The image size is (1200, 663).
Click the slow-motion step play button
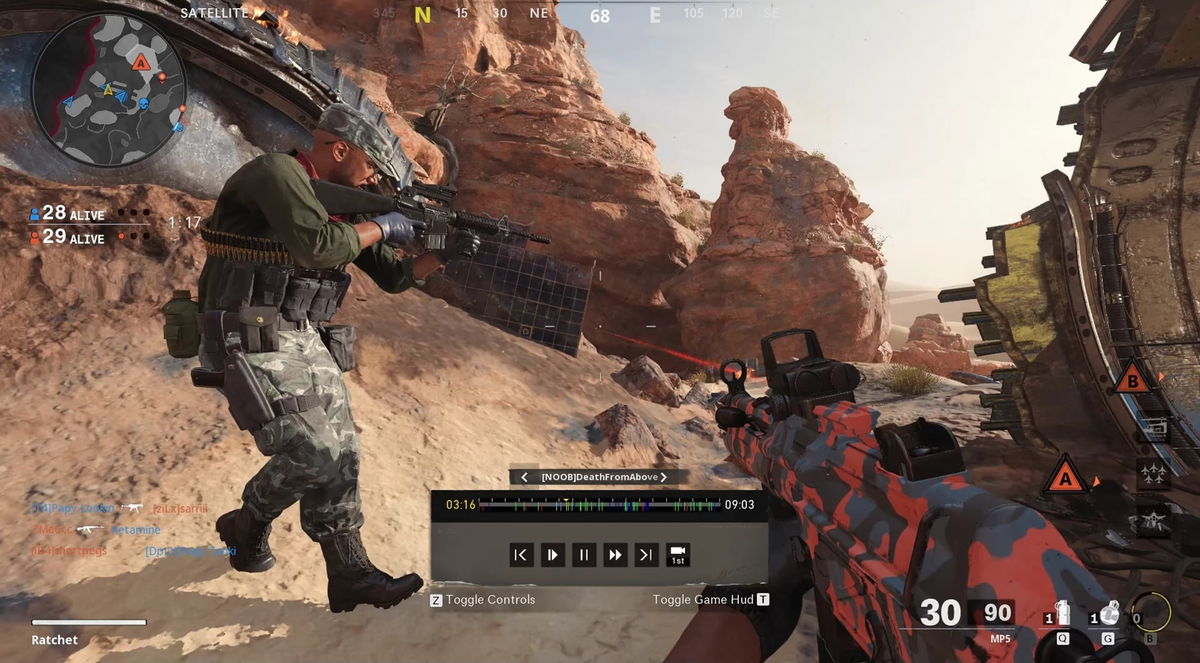(552, 555)
